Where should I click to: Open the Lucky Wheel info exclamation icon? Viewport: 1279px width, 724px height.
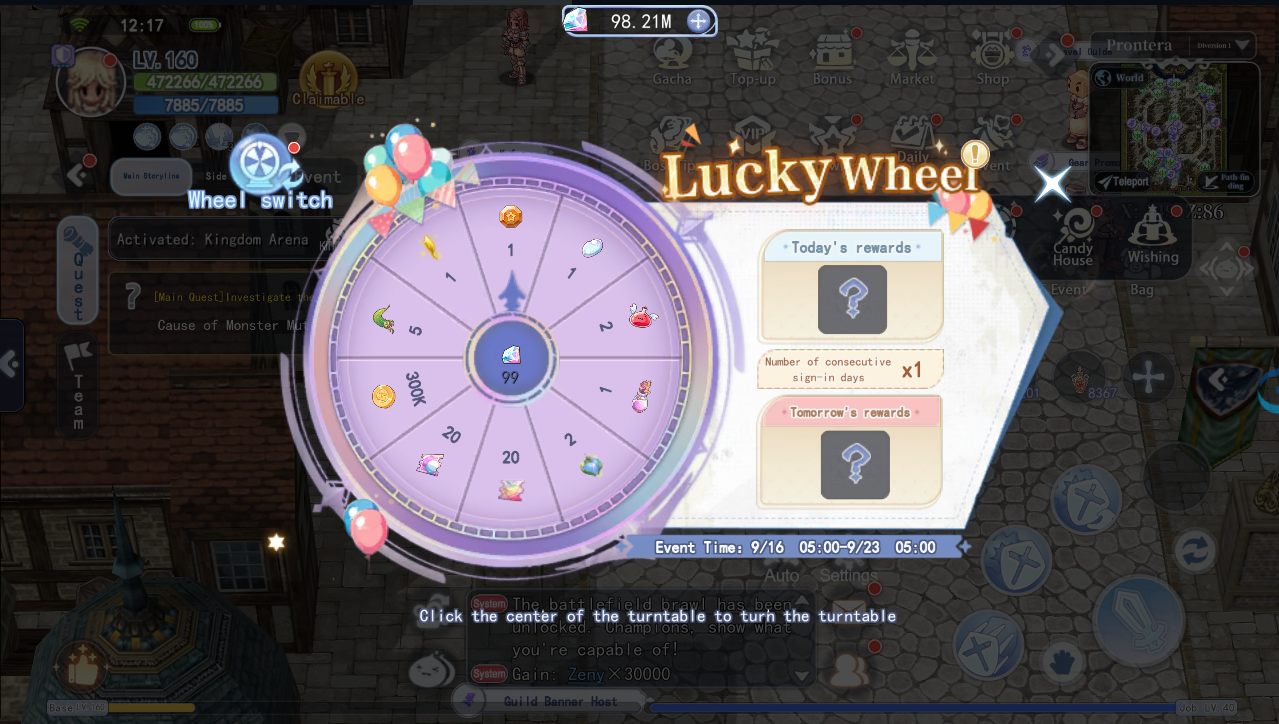click(974, 154)
